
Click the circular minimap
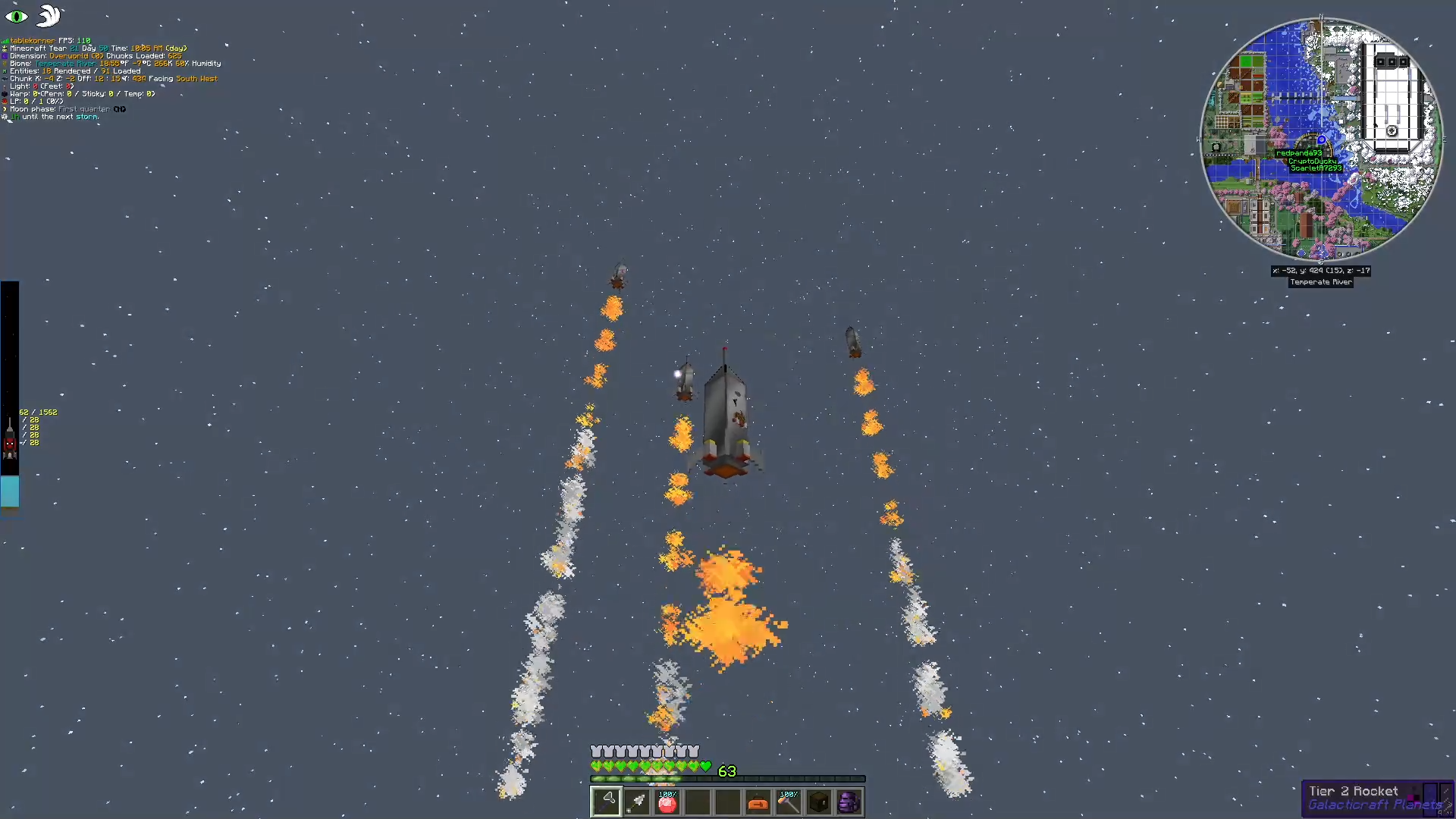tap(1321, 140)
